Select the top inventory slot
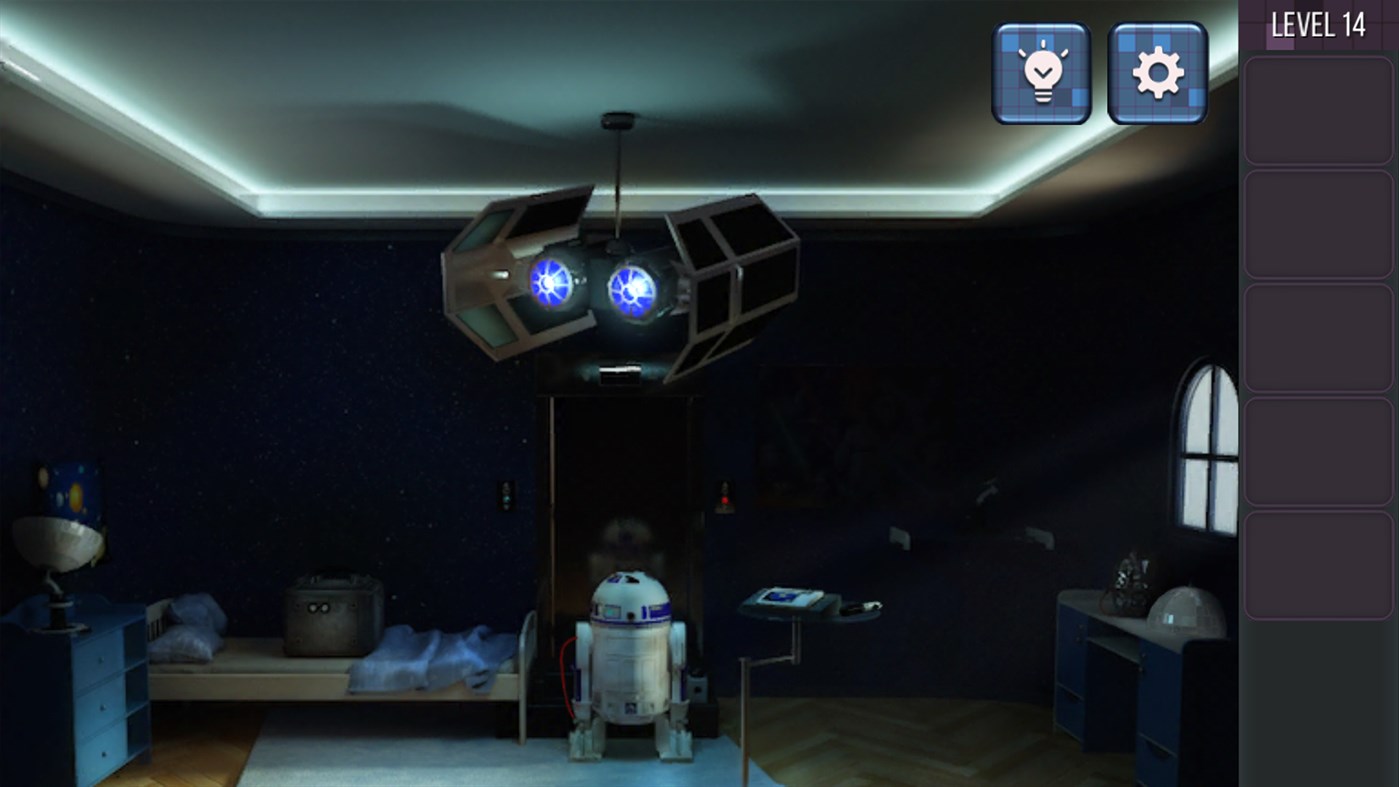This screenshot has height=787, width=1399. [1318, 108]
